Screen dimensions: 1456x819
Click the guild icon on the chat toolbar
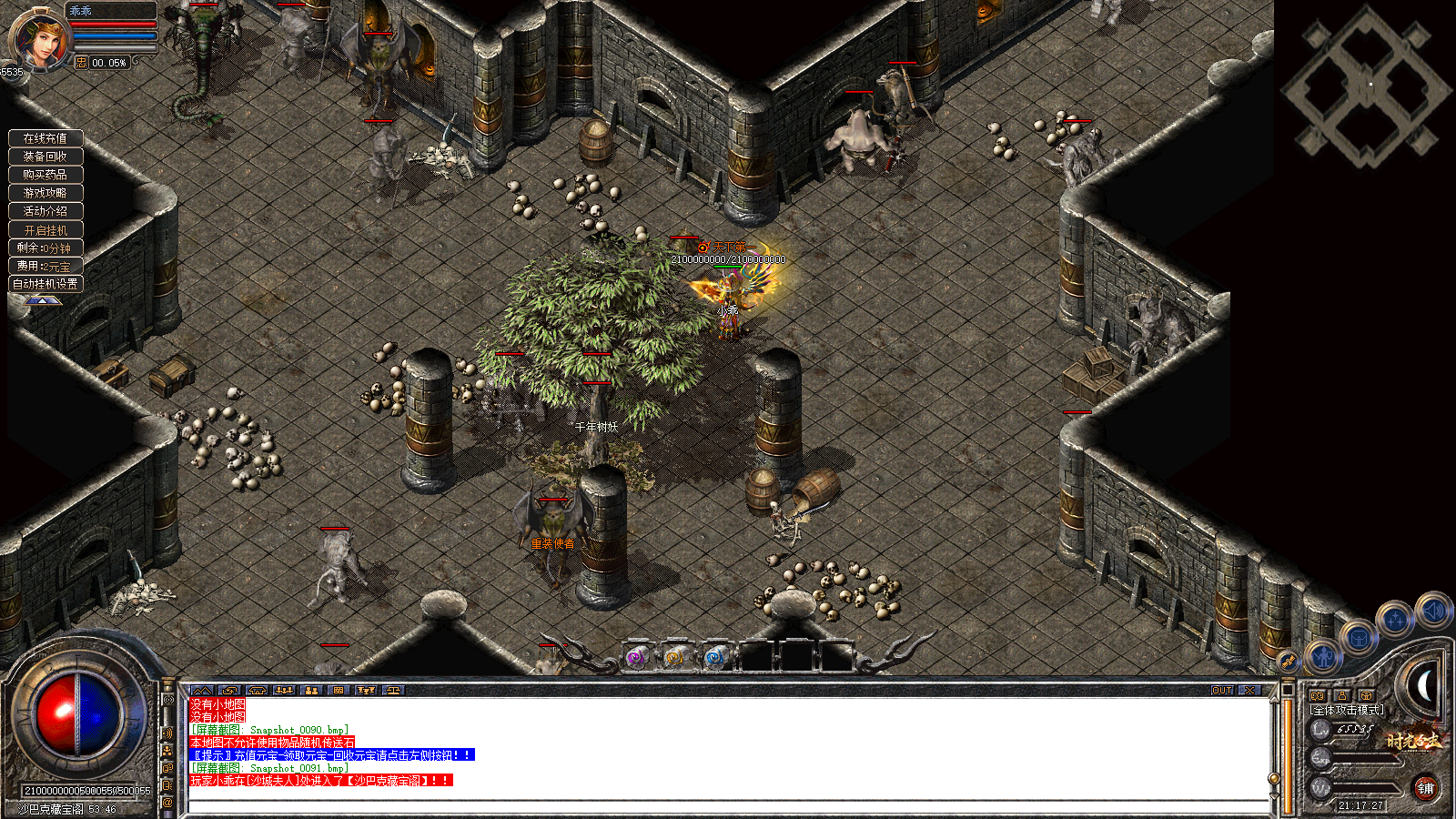(312, 690)
